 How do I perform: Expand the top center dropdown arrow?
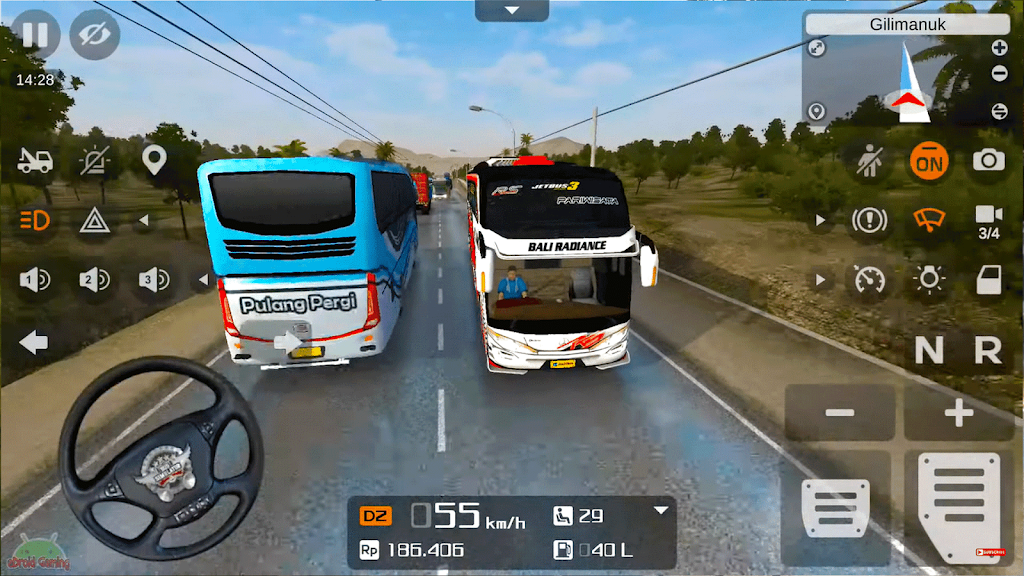(512, 11)
